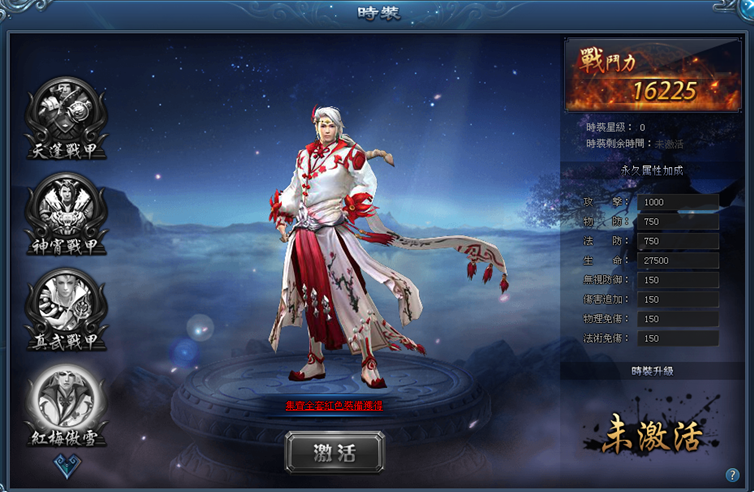
Task: Open the red underlined equipment link
Action: click(x=334, y=406)
